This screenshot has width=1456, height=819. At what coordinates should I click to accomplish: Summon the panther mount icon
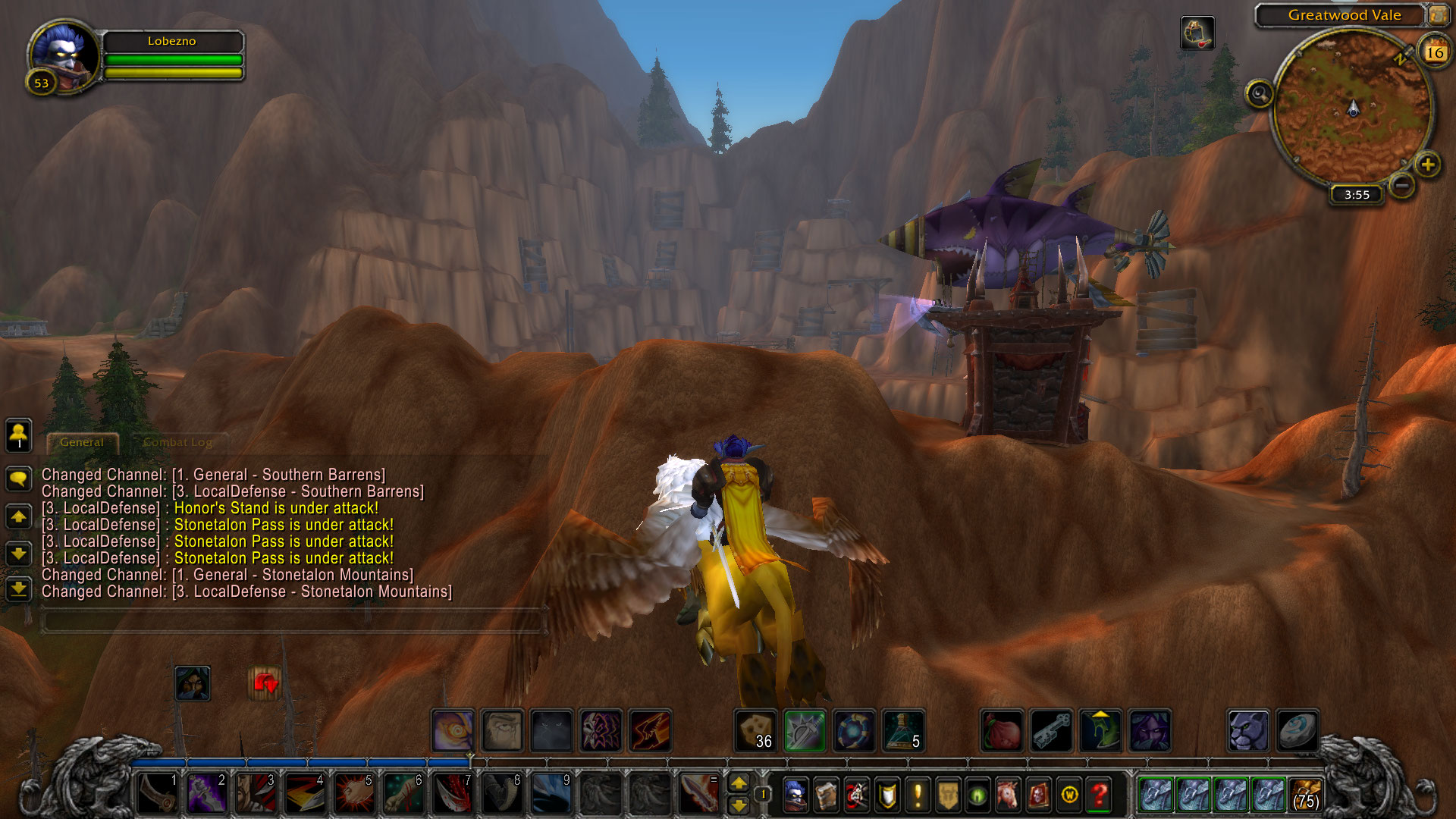(x=1247, y=730)
